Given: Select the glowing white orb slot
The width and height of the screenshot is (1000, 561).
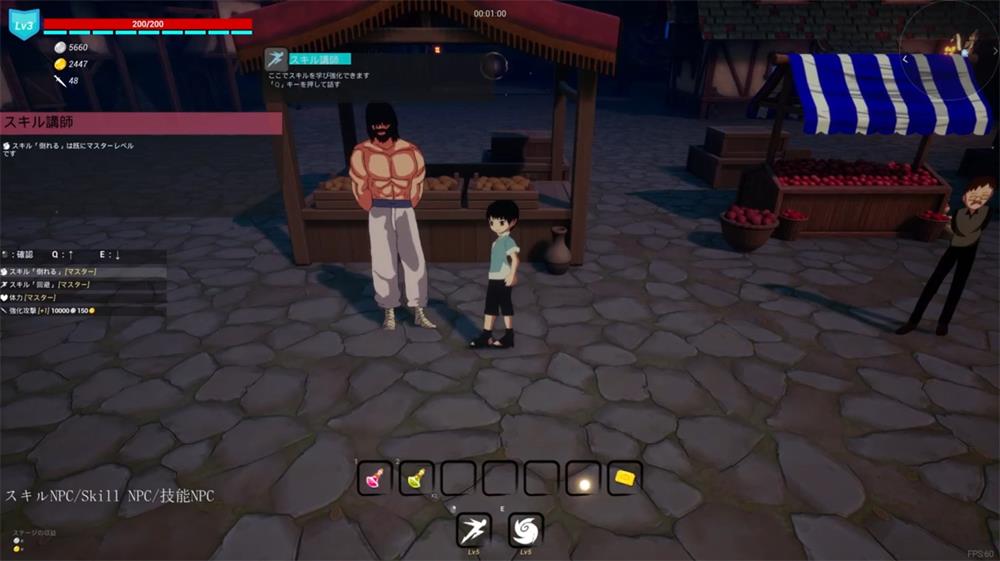Looking at the screenshot, I should 583,480.
